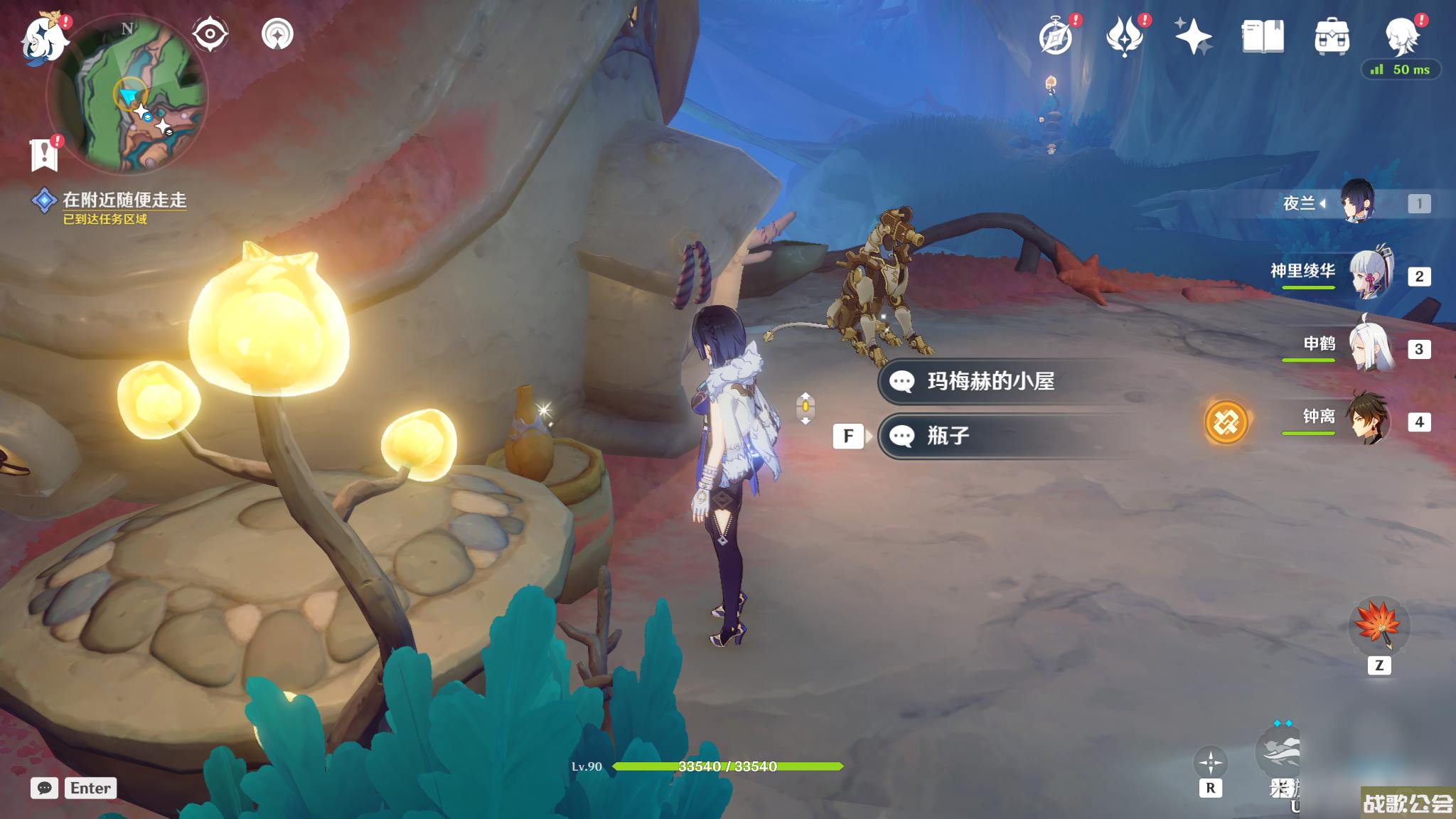Select the tracked quest 在附近随便走走
1456x819 pixels.
point(124,200)
